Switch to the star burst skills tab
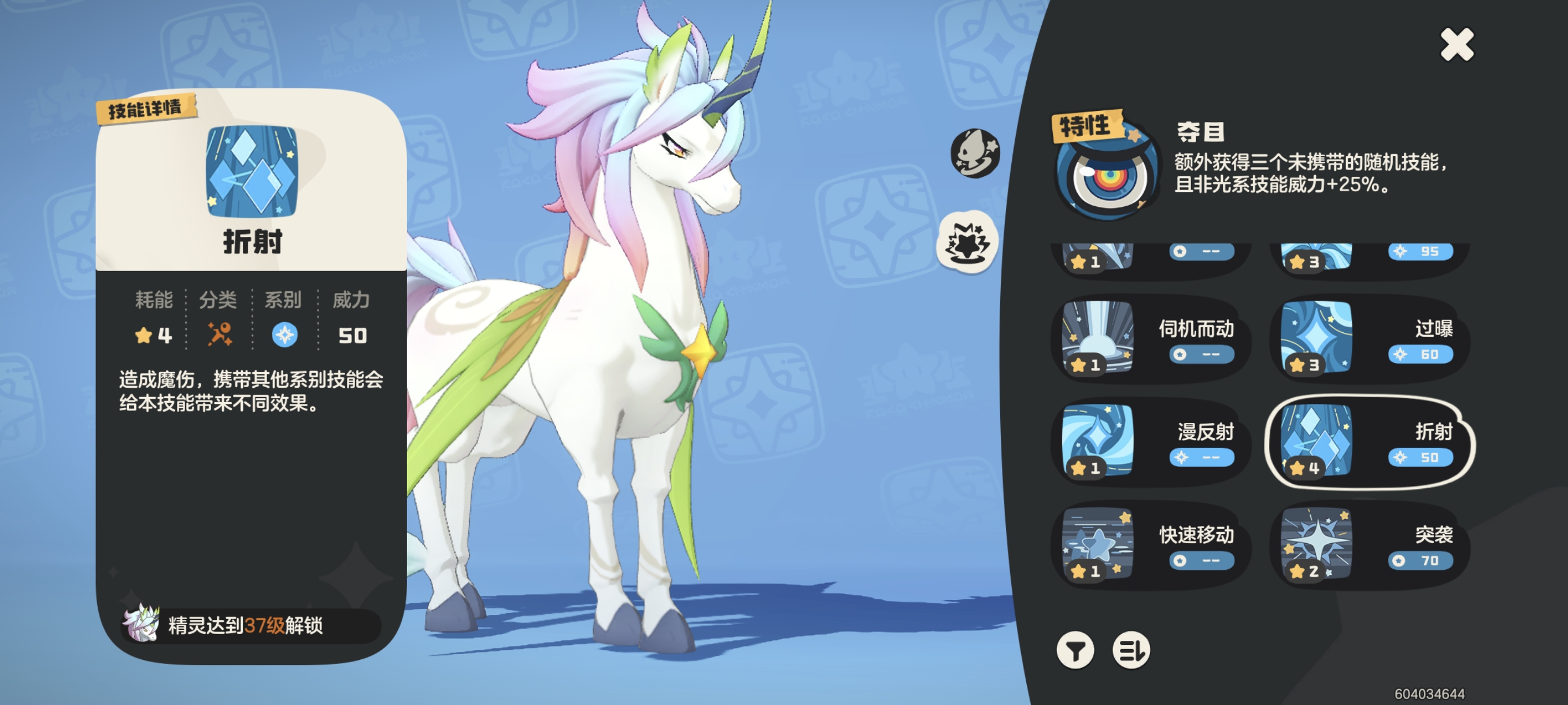 (967, 242)
